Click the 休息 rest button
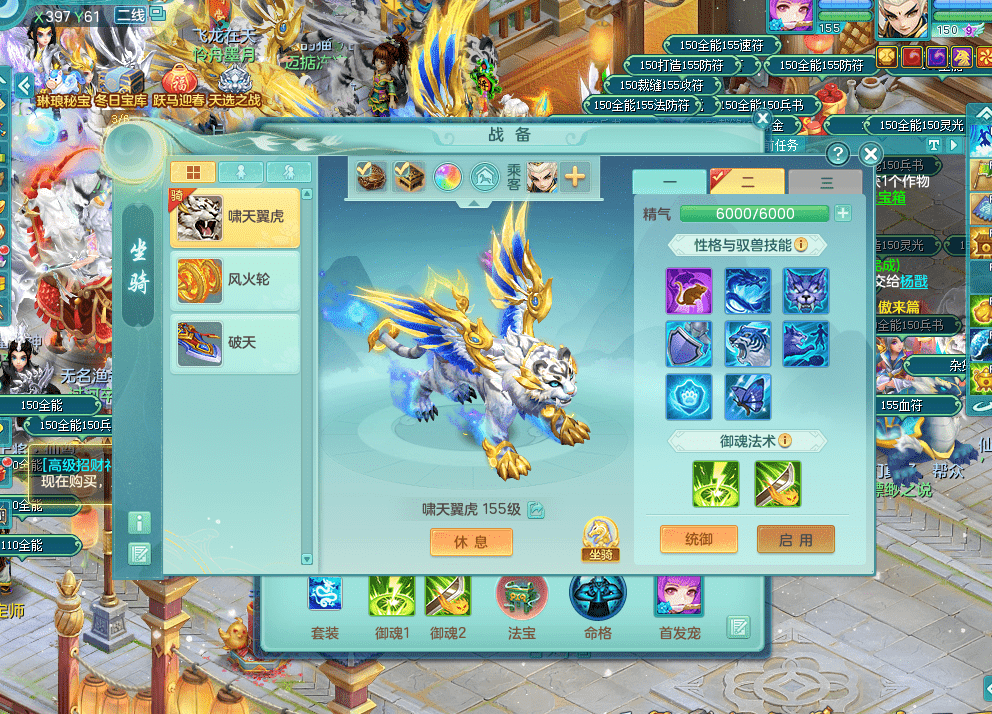The width and height of the screenshot is (992, 714). pos(471,542)
